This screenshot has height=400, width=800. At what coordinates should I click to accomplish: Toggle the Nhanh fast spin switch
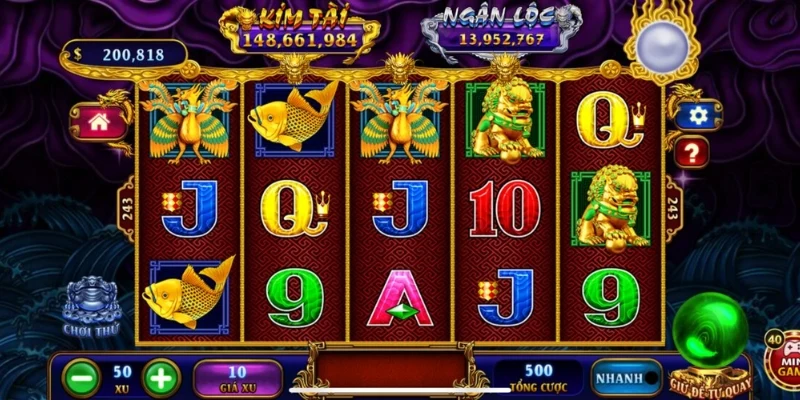coord(627,379)
